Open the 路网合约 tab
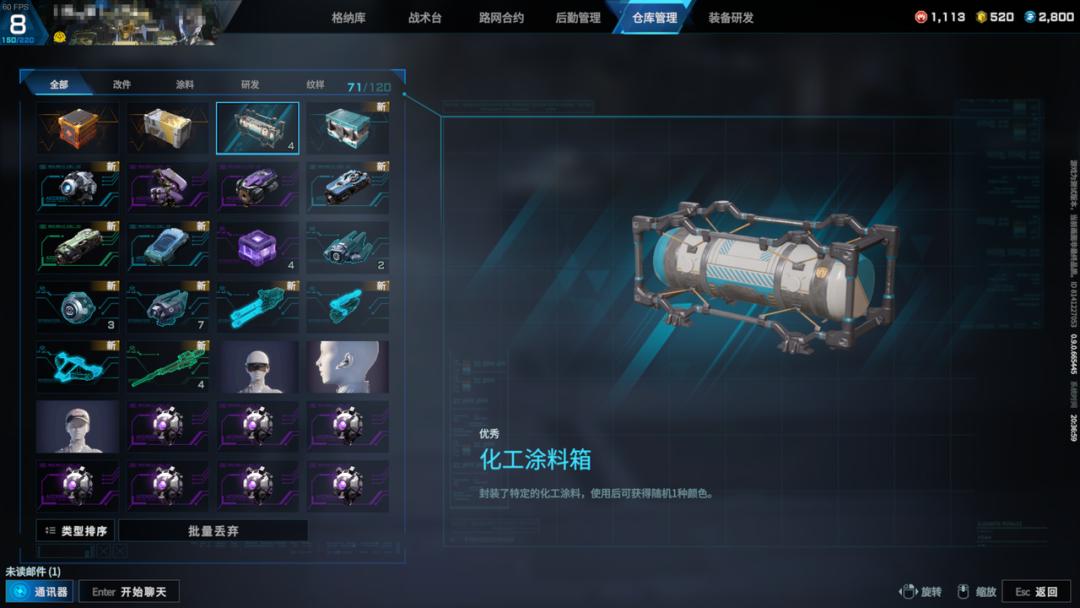The width and height of the screenshot is (1080, 608). (501, 18)
